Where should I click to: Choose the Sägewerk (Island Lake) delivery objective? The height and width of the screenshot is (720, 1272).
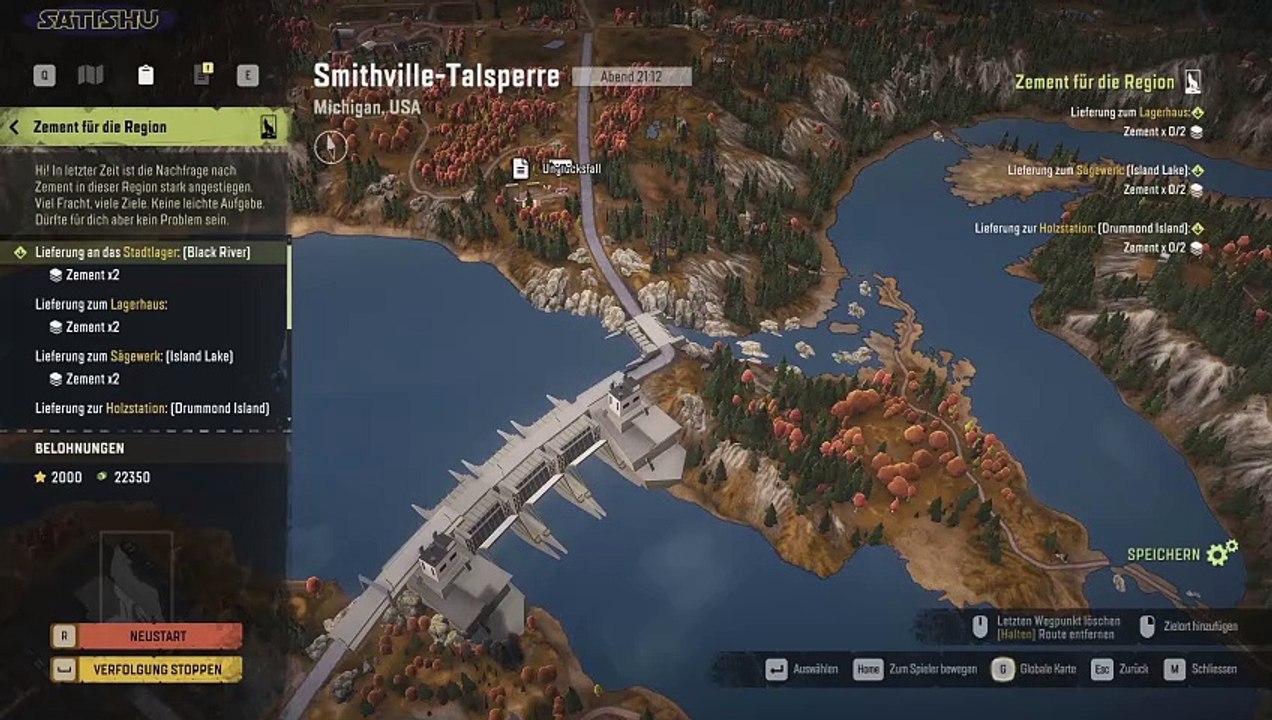point(133,356)
